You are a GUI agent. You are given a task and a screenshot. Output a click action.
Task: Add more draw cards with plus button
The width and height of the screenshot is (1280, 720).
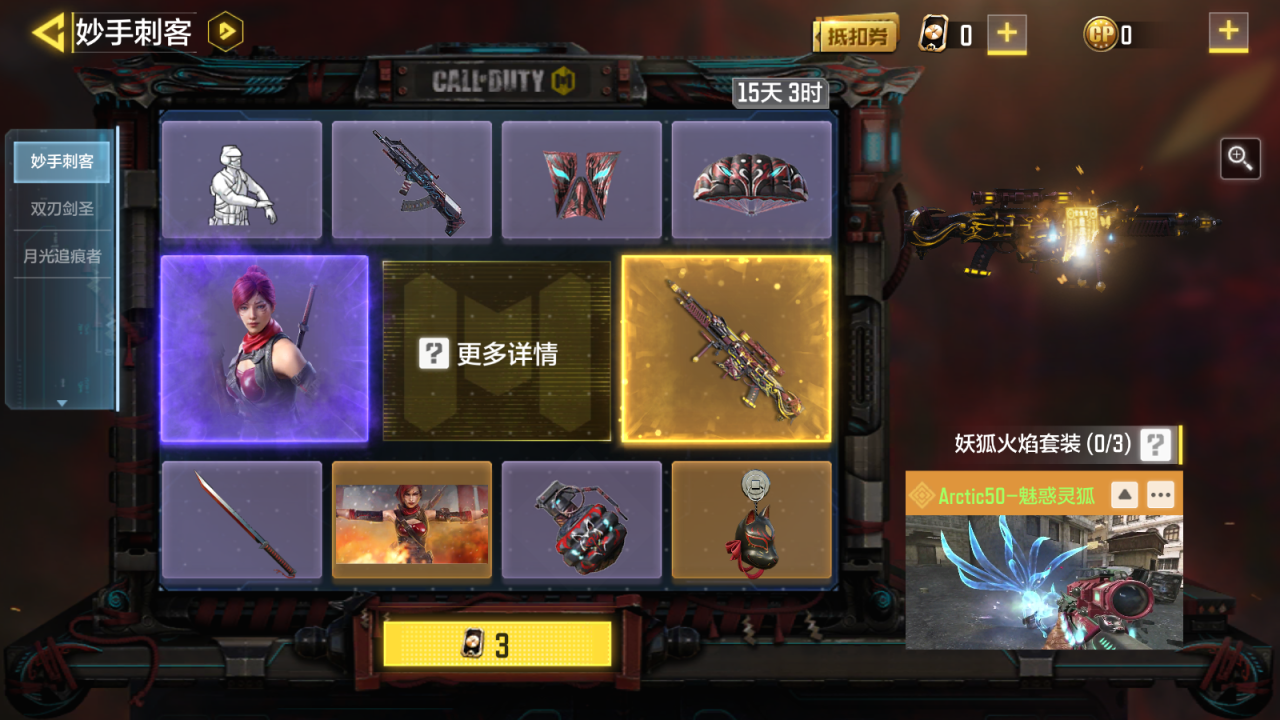1007,34
